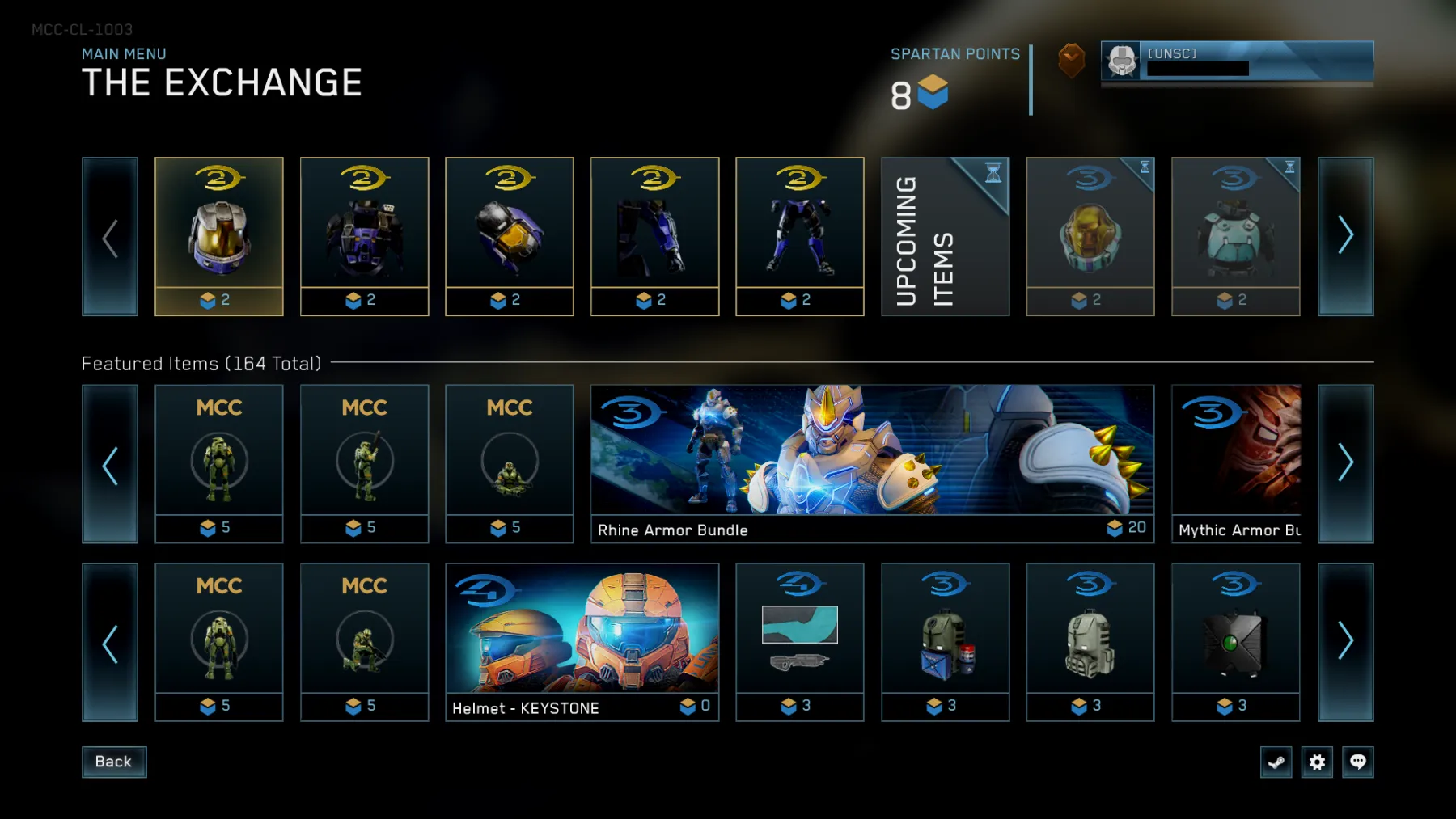Select the Halo 2 chest armor item

[x=364, y=236]
